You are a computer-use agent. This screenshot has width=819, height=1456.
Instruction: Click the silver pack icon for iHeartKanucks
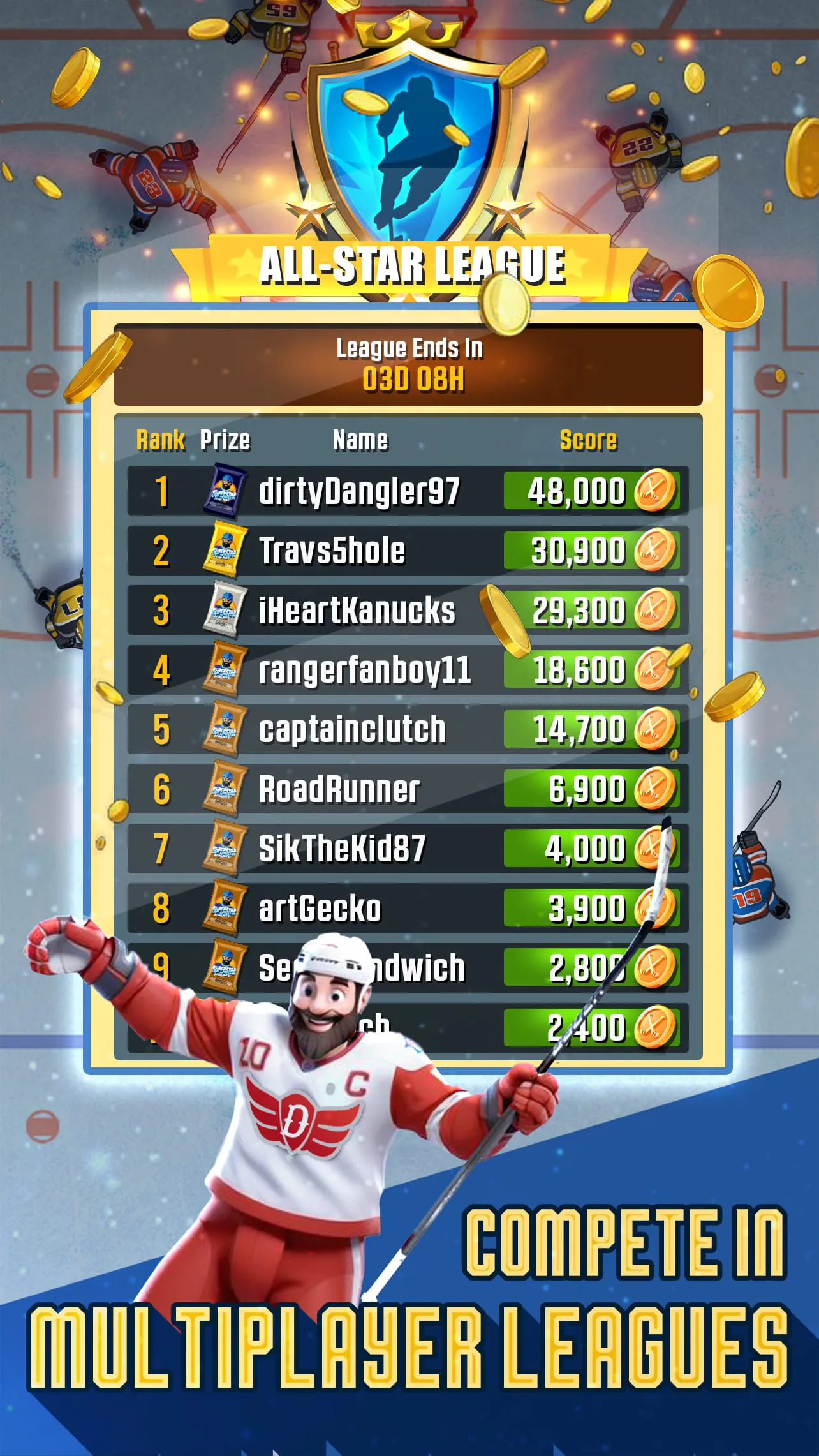coord(225,609)
